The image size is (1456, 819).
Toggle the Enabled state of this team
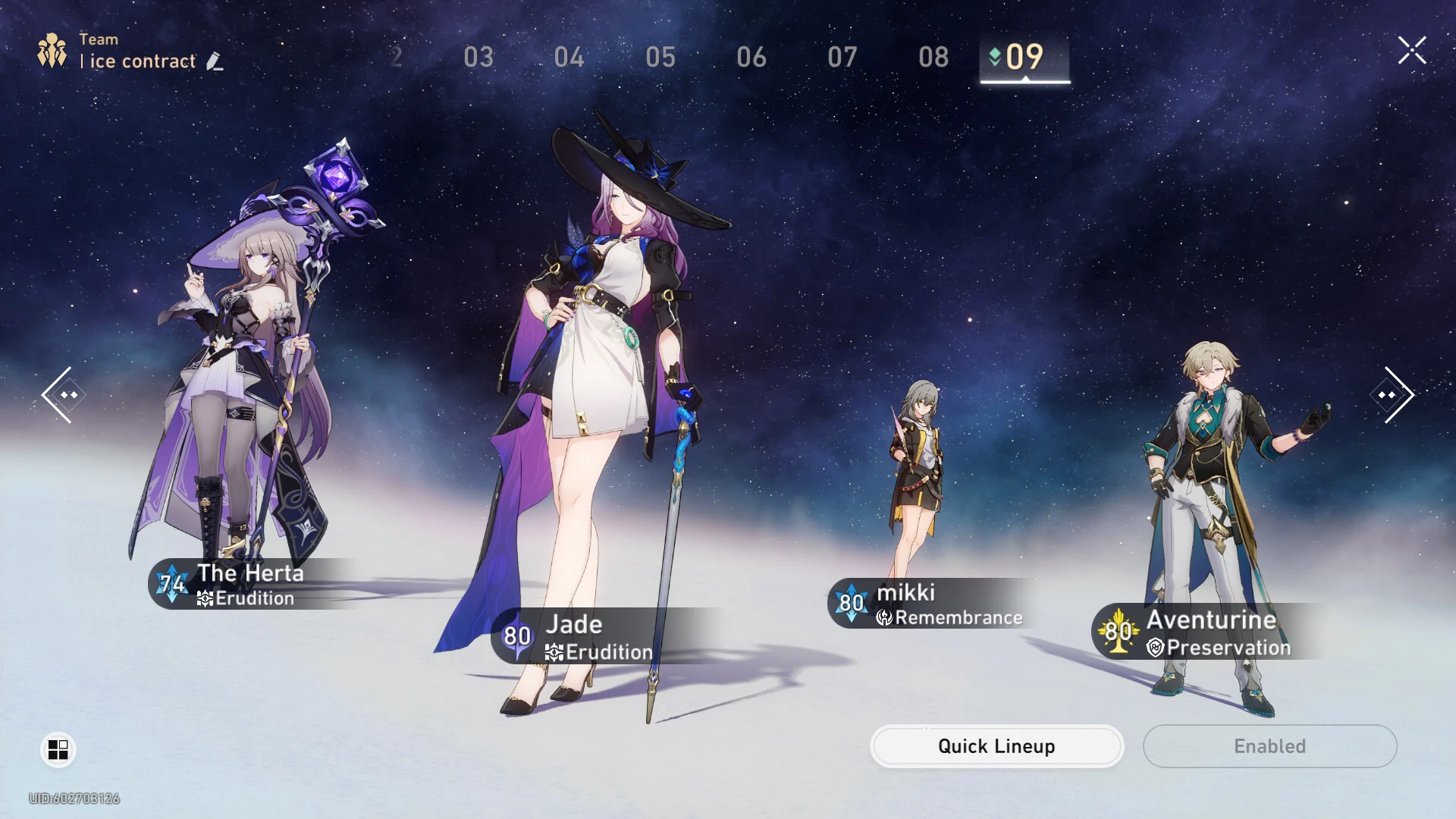tap(1269, 746)
